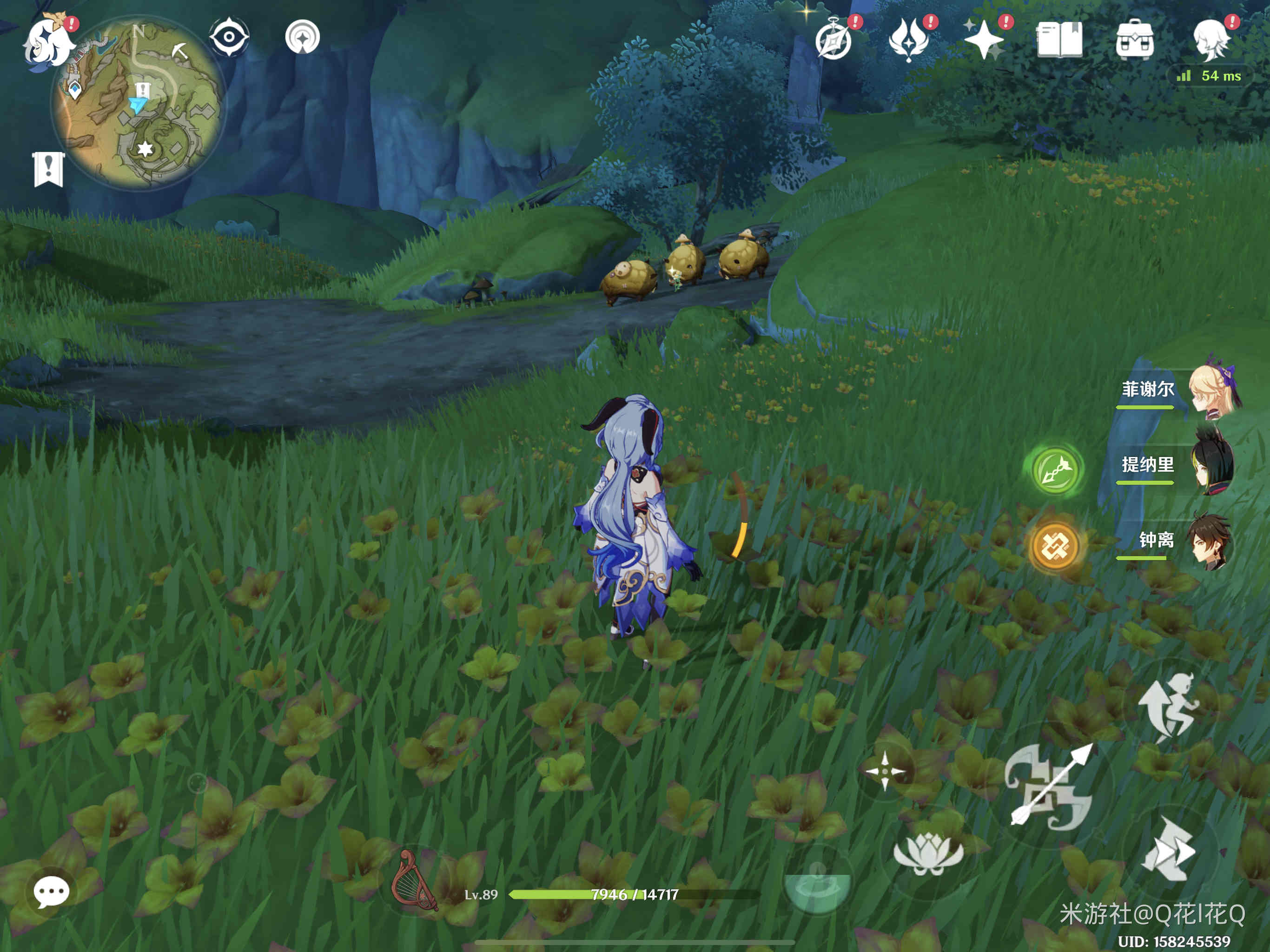Use the Windsong Lyre gadget
This screenshot has width=1270, height=952.
click(413, 881)
